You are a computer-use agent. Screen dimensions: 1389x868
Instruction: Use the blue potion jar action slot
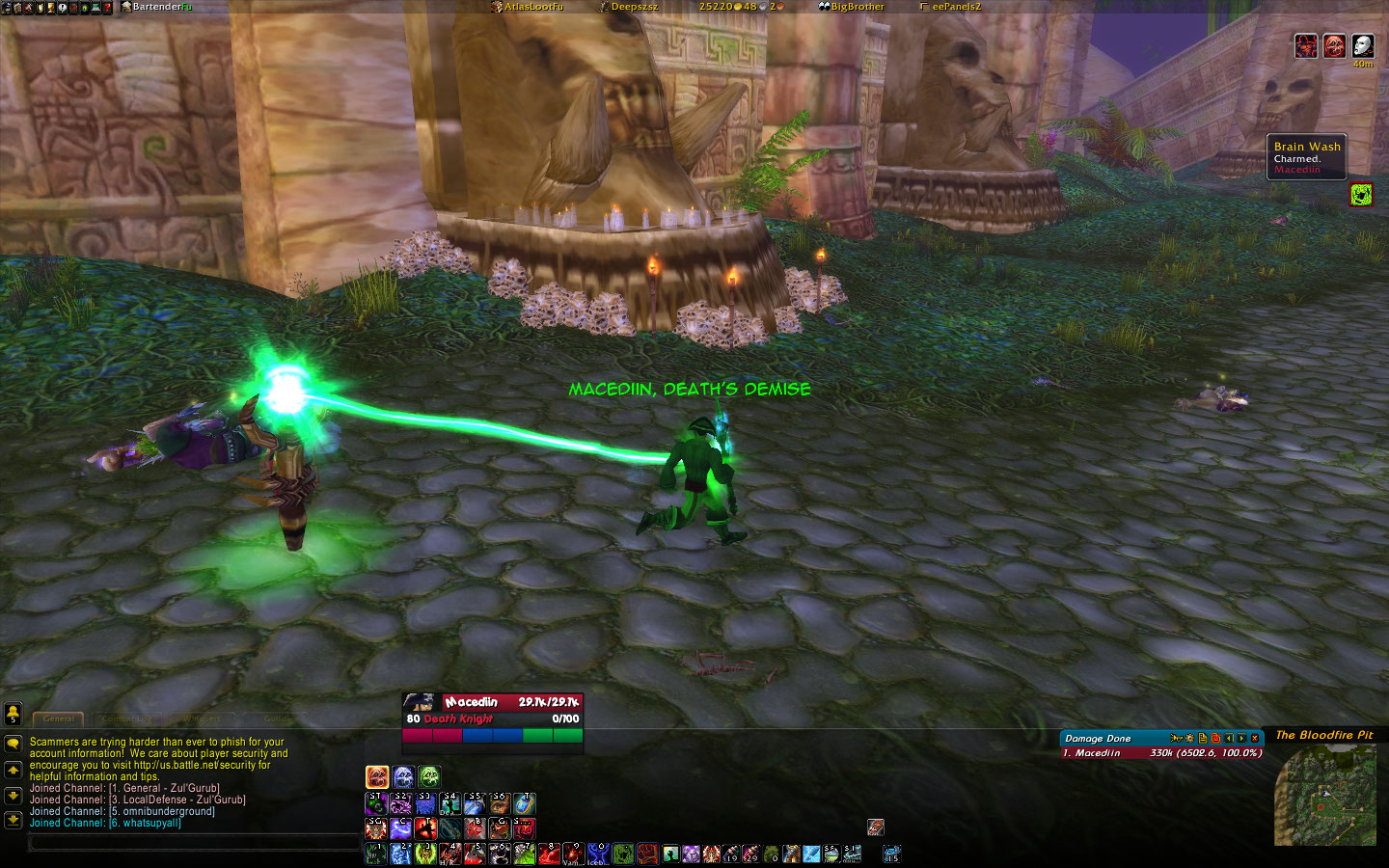524,802
